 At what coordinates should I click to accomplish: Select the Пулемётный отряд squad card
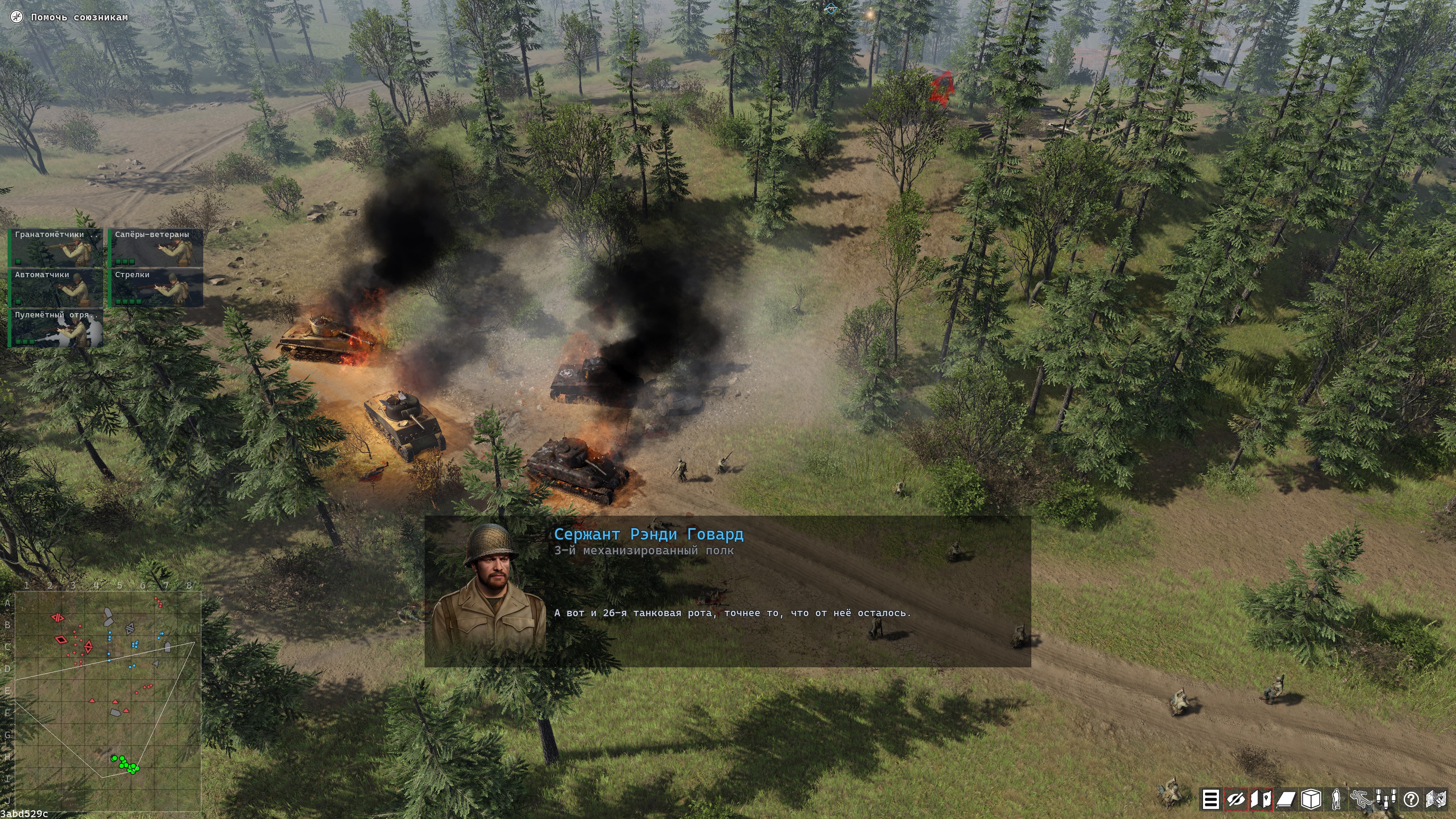(55, 328)
